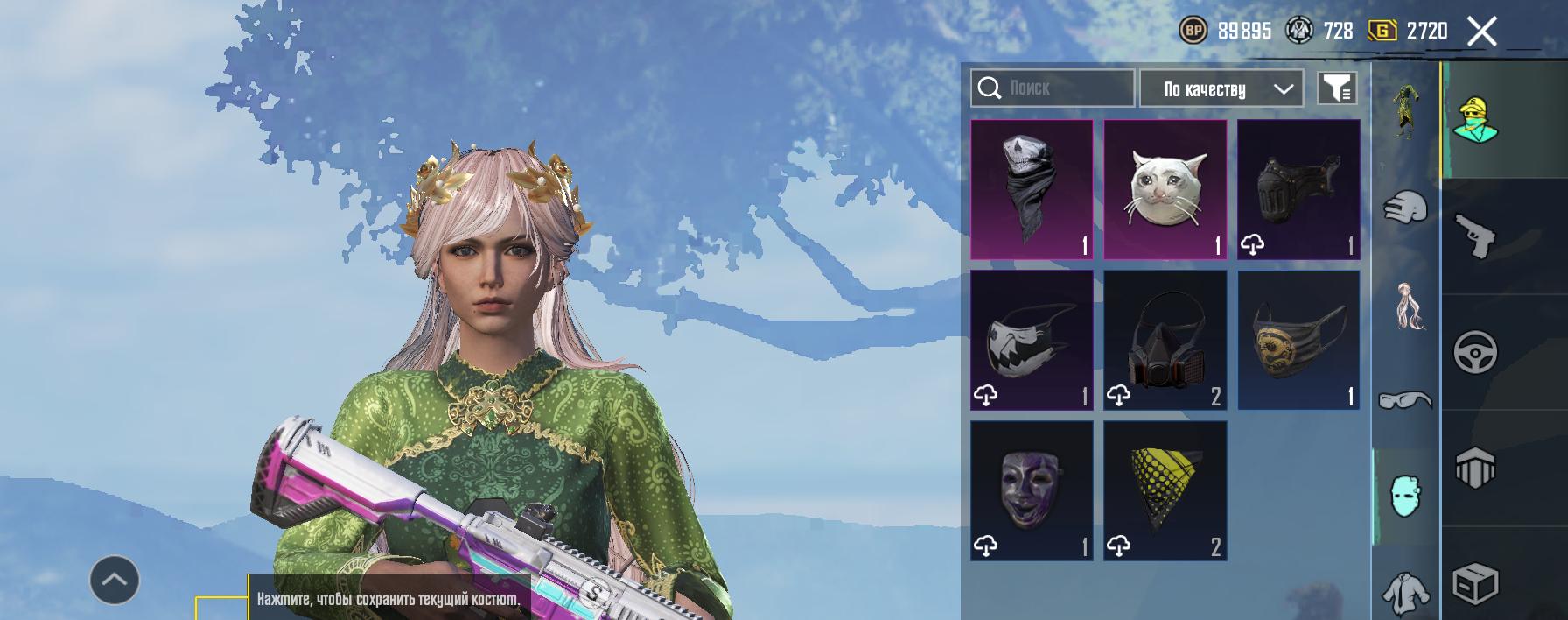The width and height of the screenshot is (1568, 620).
Task: Select the purple smiling face mask
Action: [1032, 490]
